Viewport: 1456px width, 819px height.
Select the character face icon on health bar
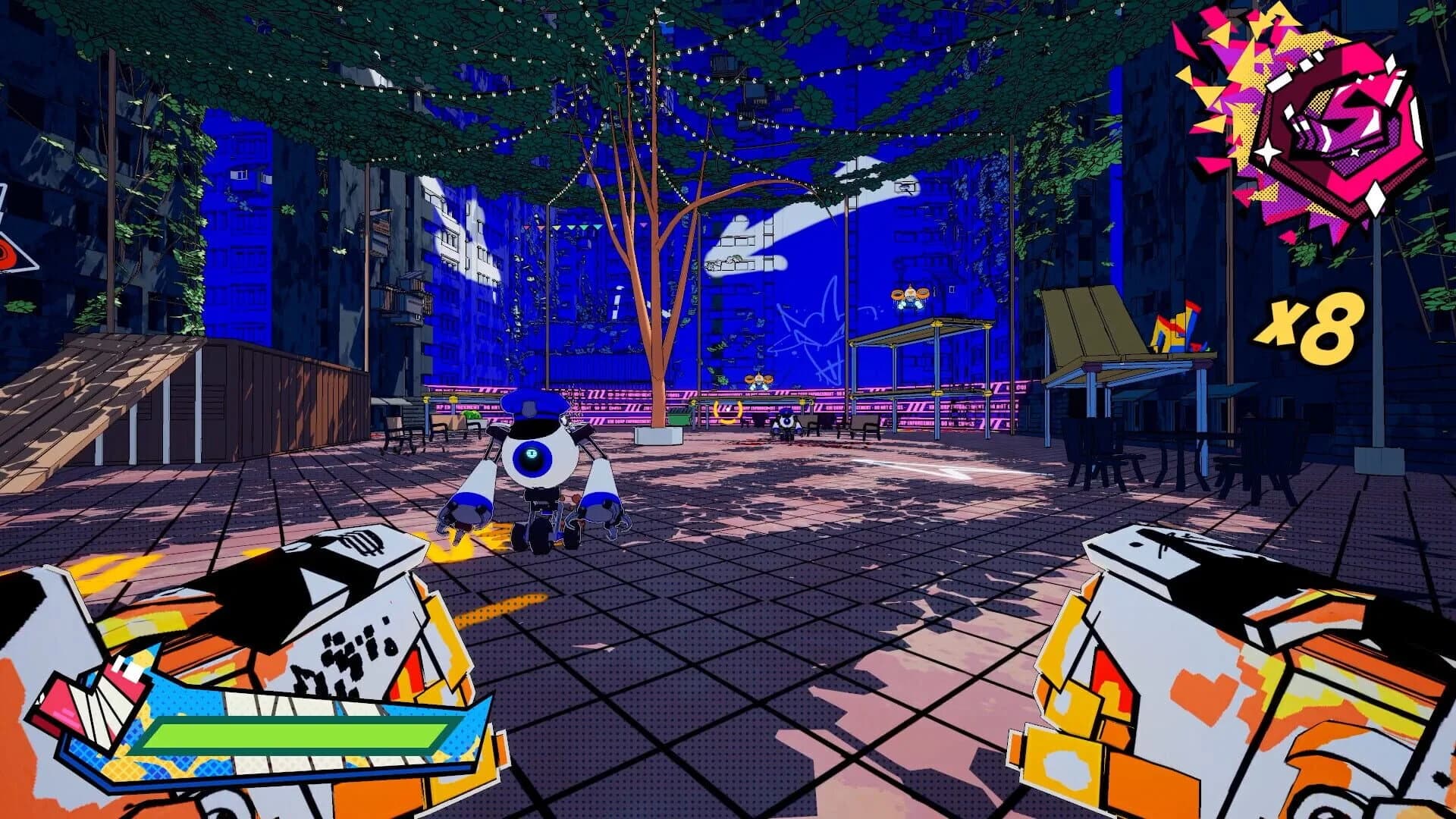(x=91, y=701)
